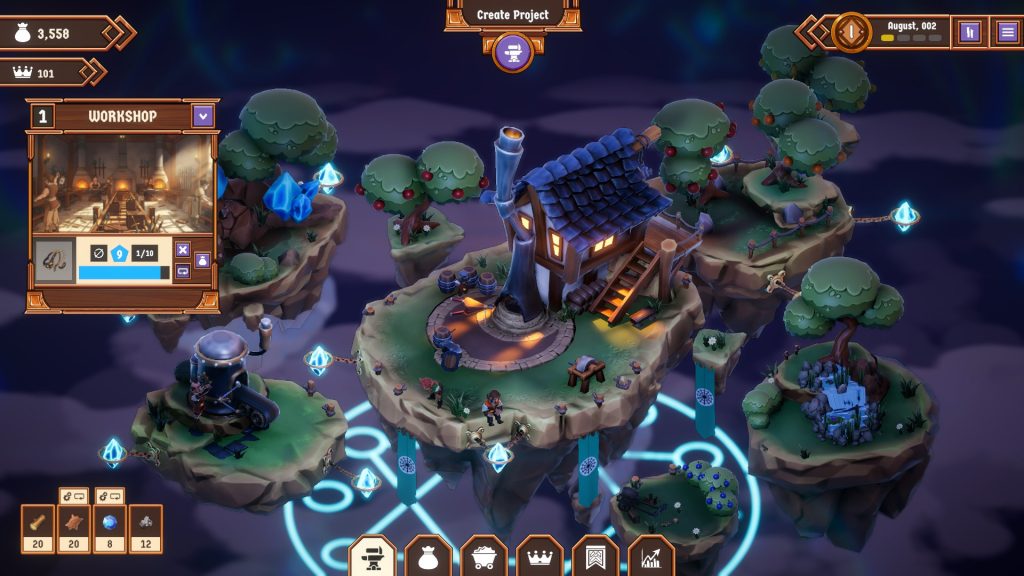Toggle the repeat loop button in Workshop

[183, 271]
